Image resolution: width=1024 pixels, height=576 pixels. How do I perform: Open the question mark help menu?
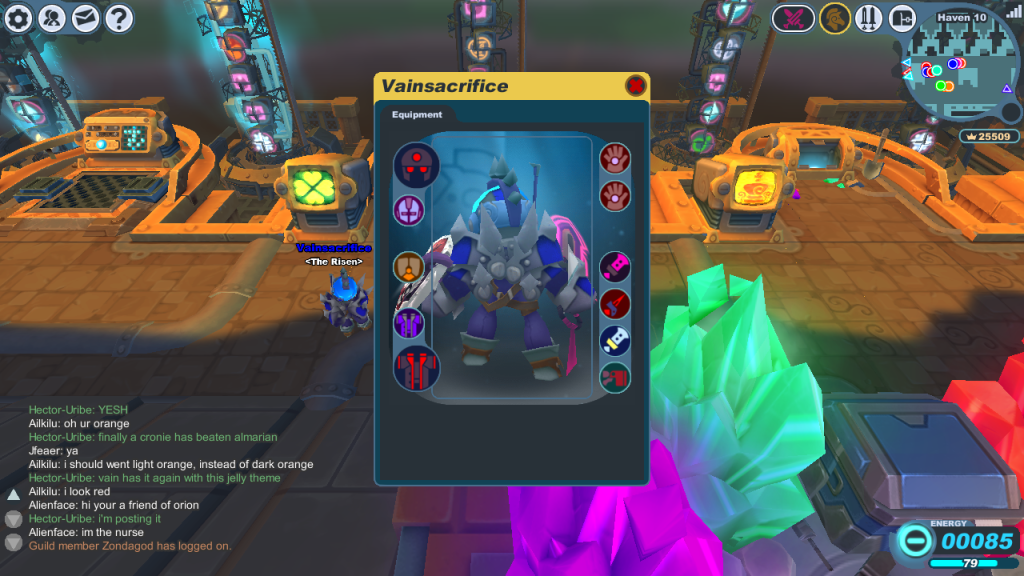[119, 17]
